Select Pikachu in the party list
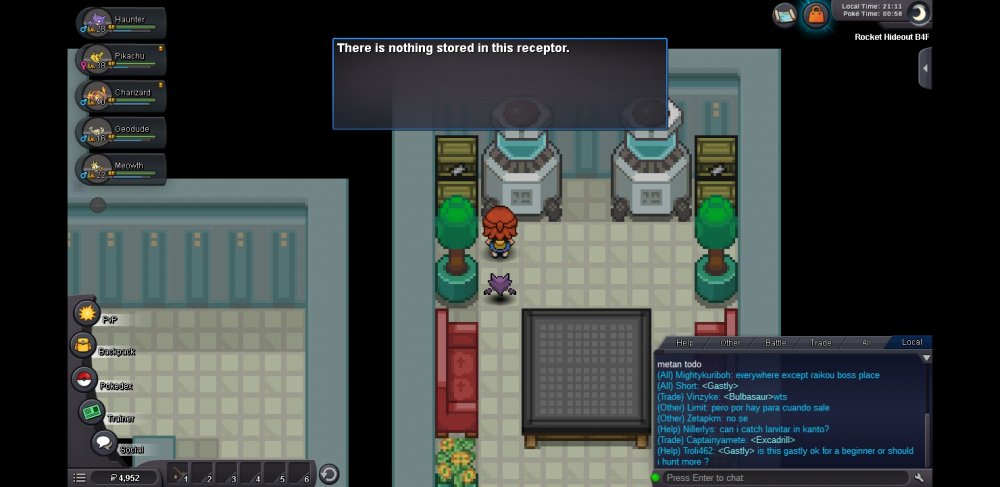The height and width of the screenshot is (487, 1000). point(122,59)
